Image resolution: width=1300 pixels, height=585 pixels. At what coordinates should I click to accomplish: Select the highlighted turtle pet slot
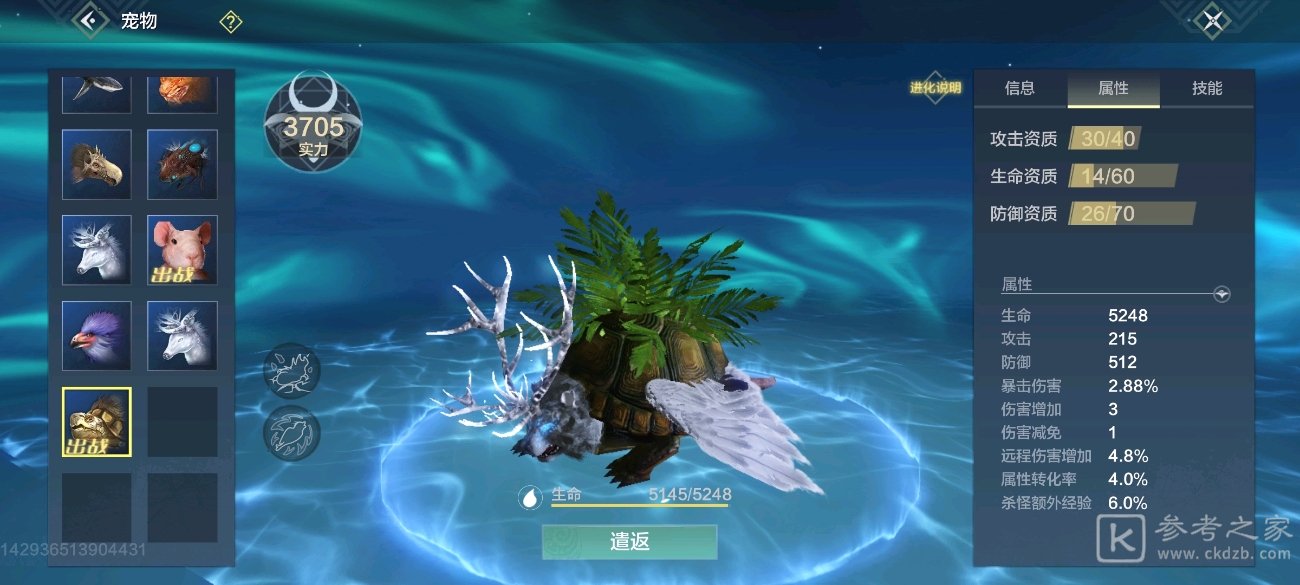97,422
